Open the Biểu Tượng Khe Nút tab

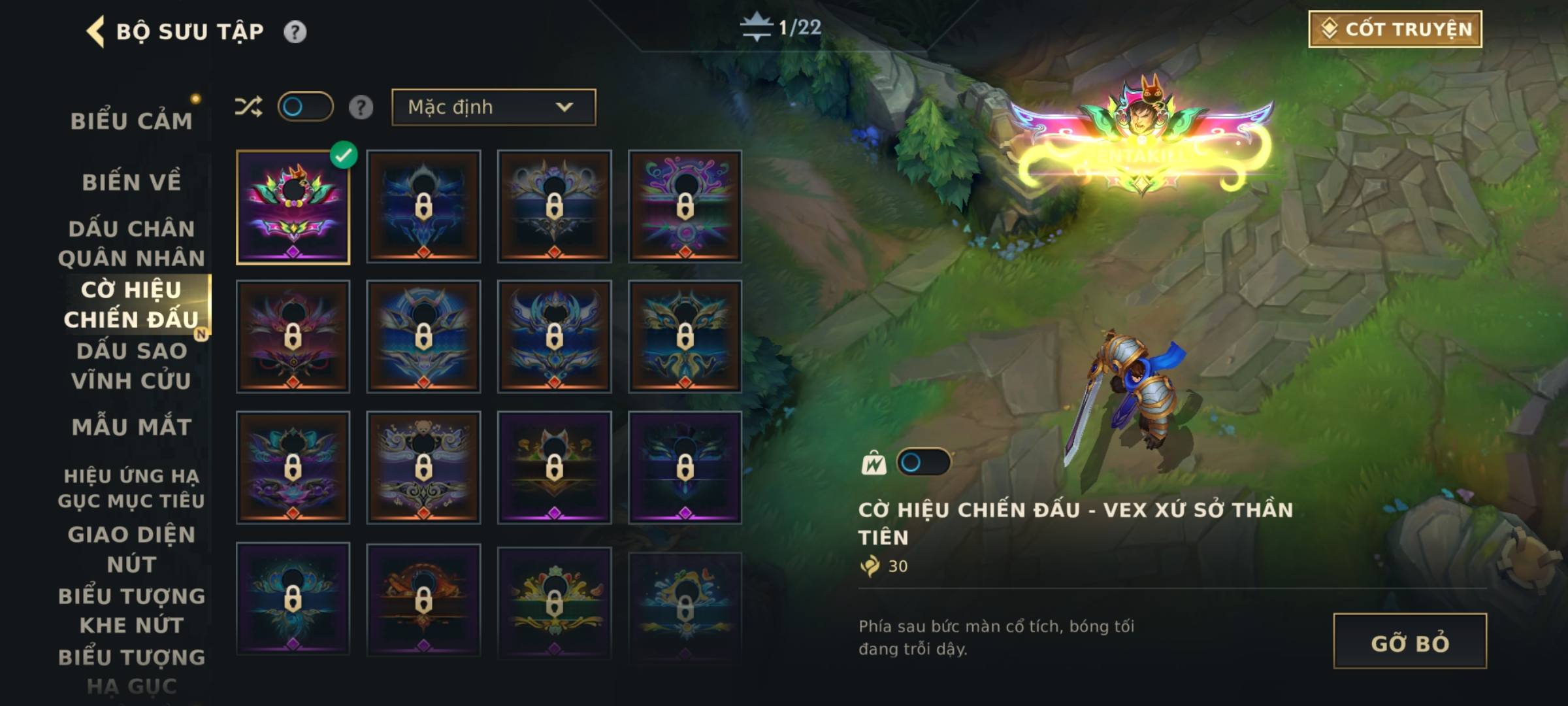tap(131, 610)
